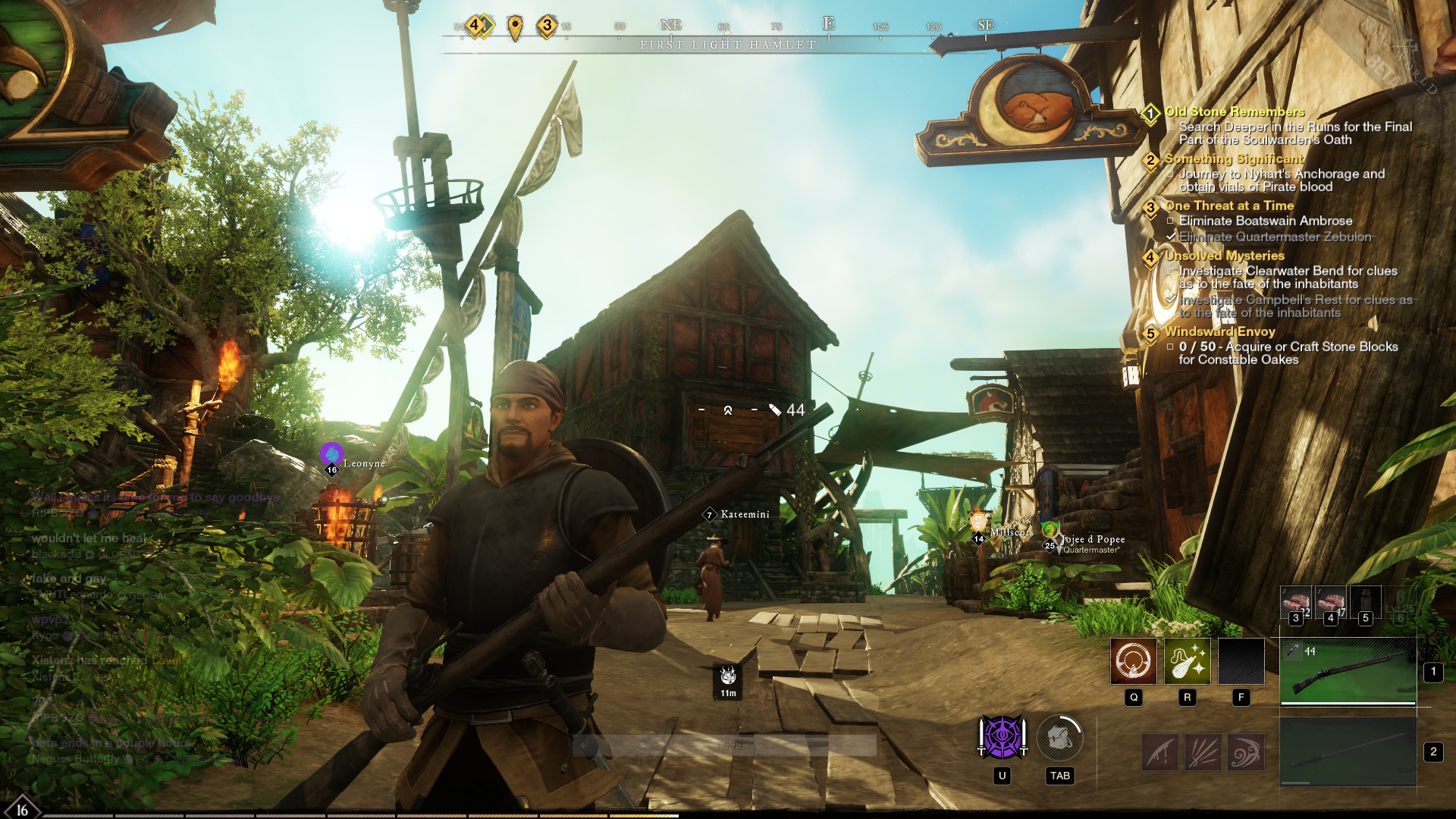Select the Unsolved Mysteries quest entry
Viewport: 1456px width, 819px height.
point(1224,256)
